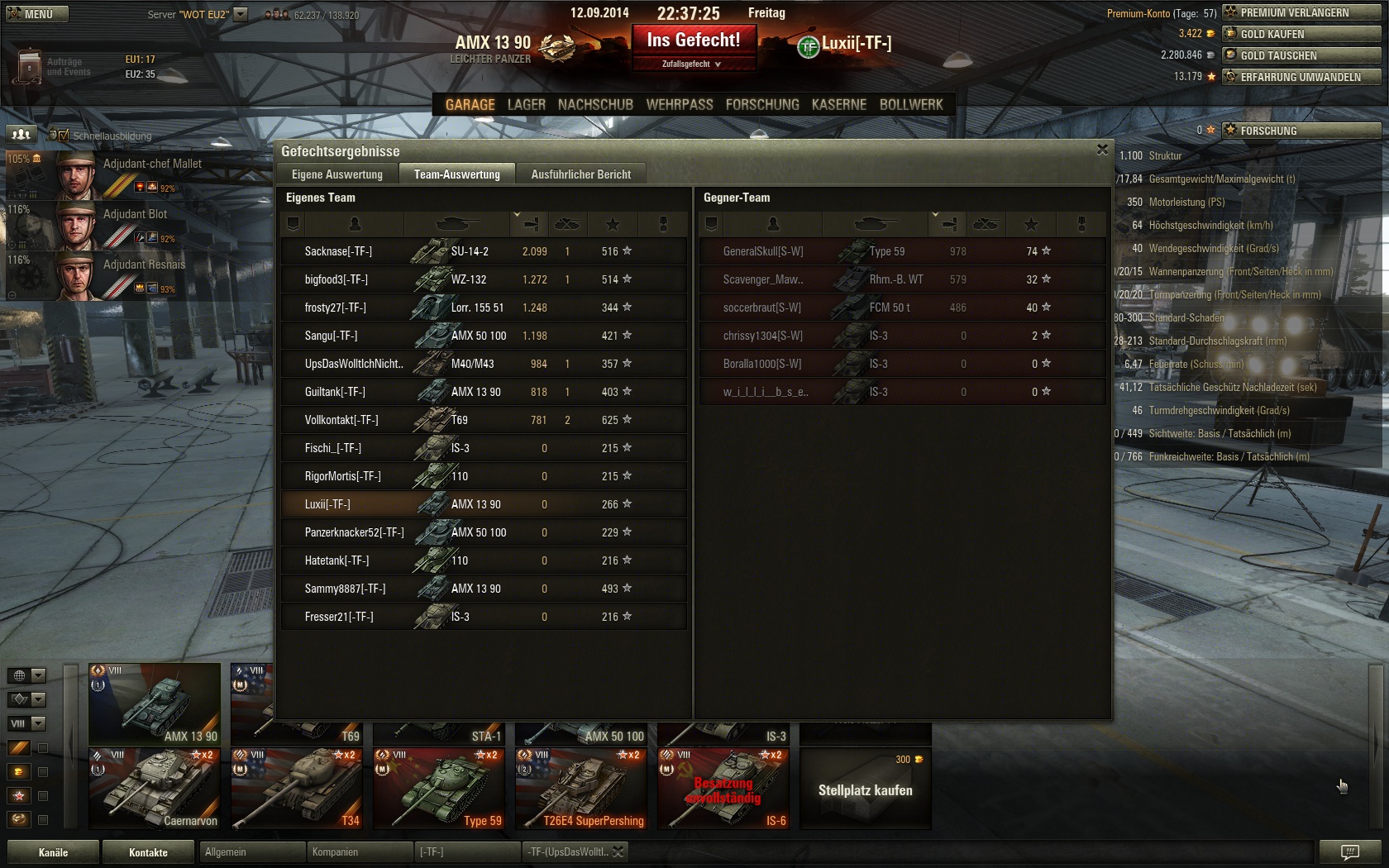Open the FORSCHUNG tech tree tab
Viewport: 1389px width, 868px height.
click(x=762, y=105)
